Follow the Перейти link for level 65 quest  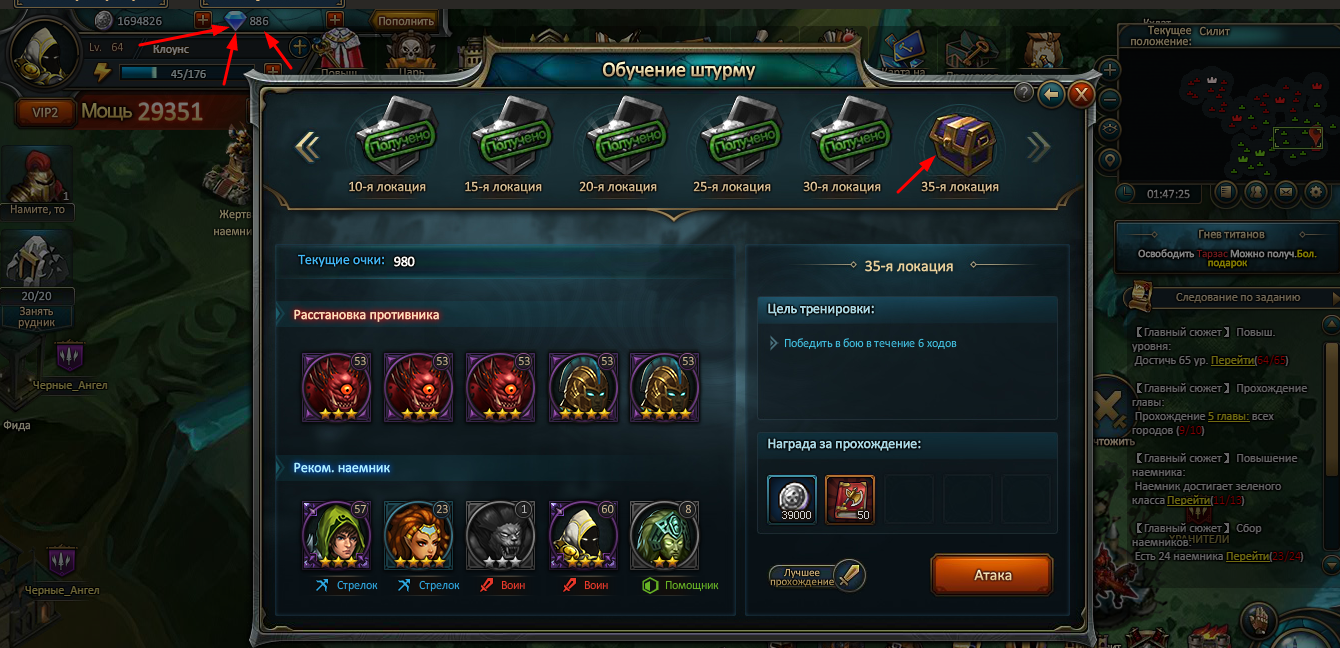tap(1229, 360)
